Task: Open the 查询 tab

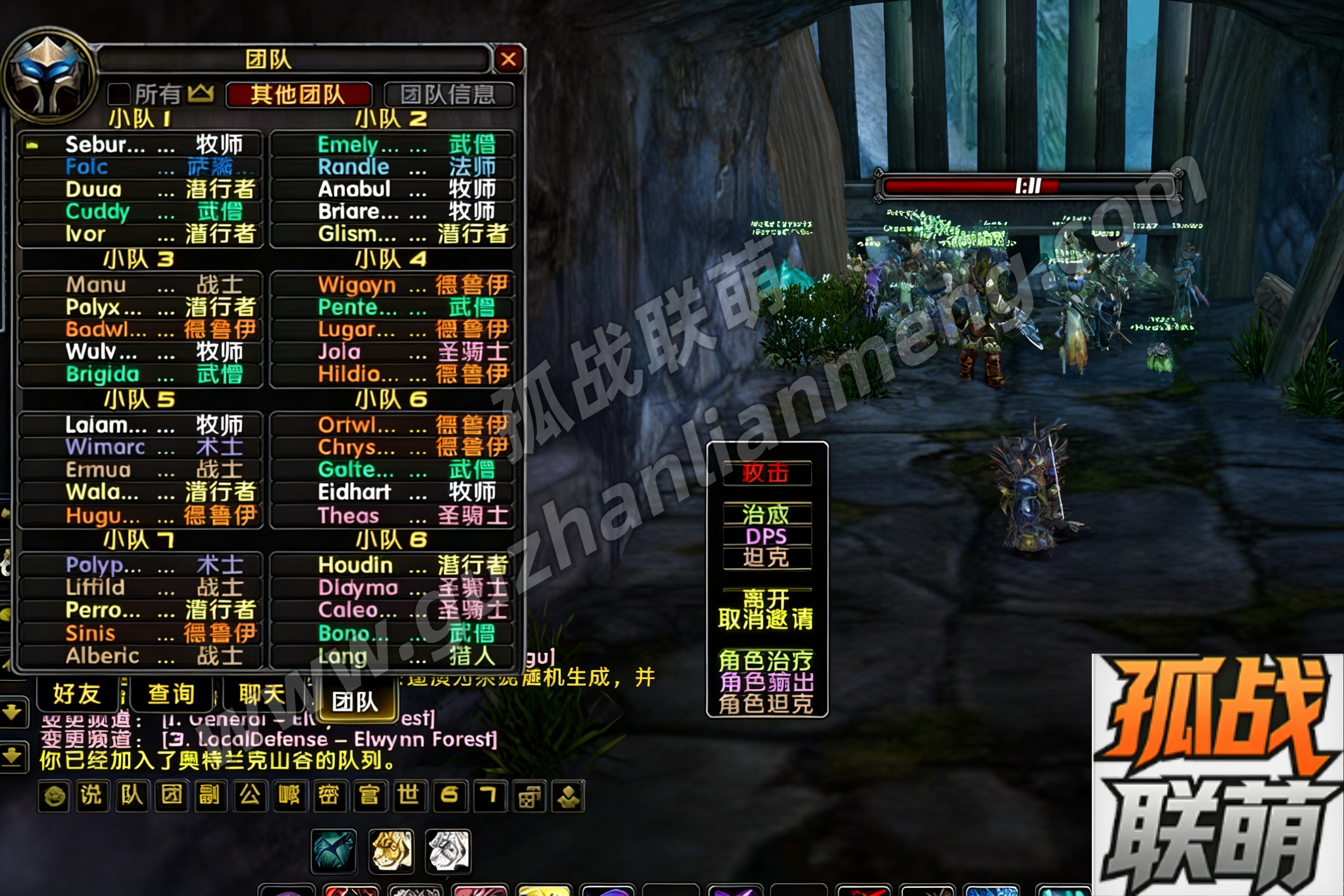Action: 171,695
